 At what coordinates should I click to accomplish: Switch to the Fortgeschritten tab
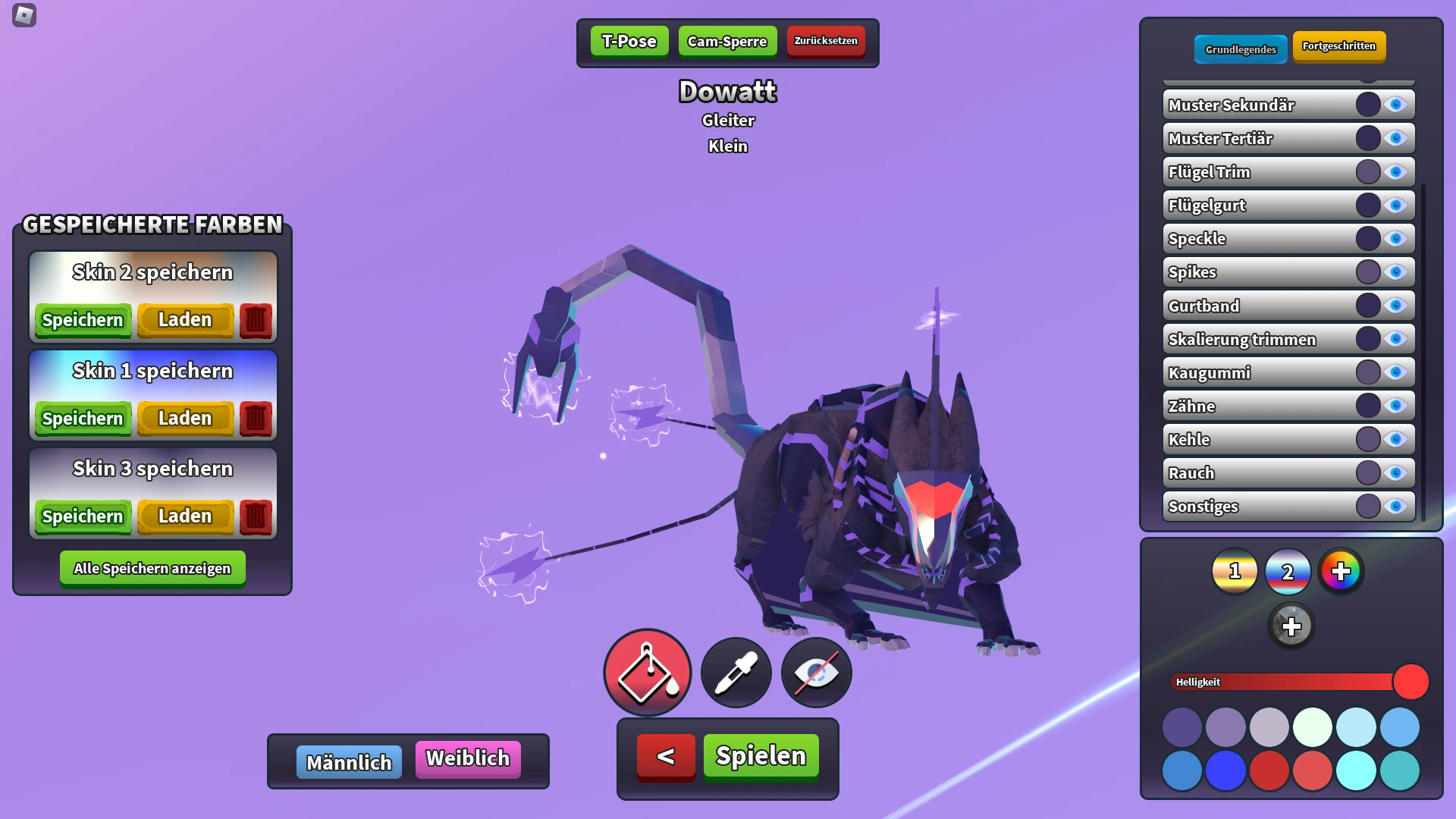point(1339,47)
